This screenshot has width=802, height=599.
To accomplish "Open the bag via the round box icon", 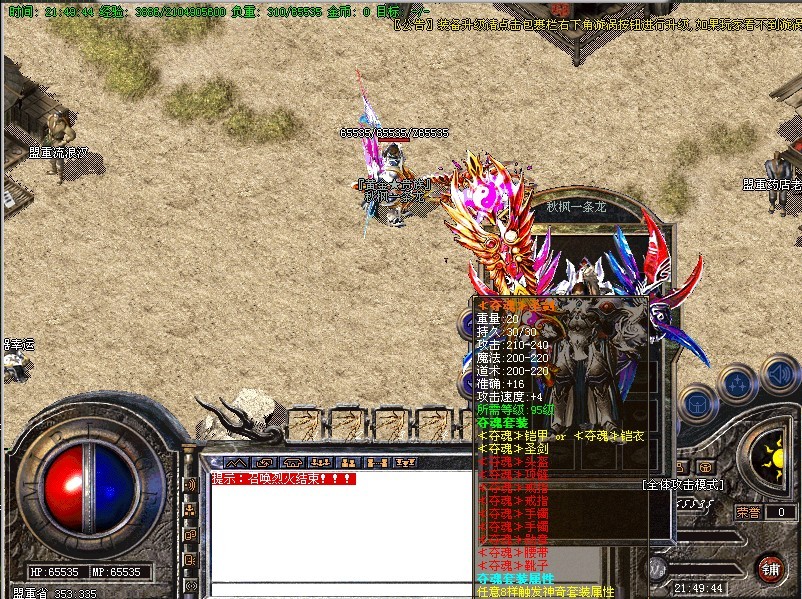I will (696, 401).
